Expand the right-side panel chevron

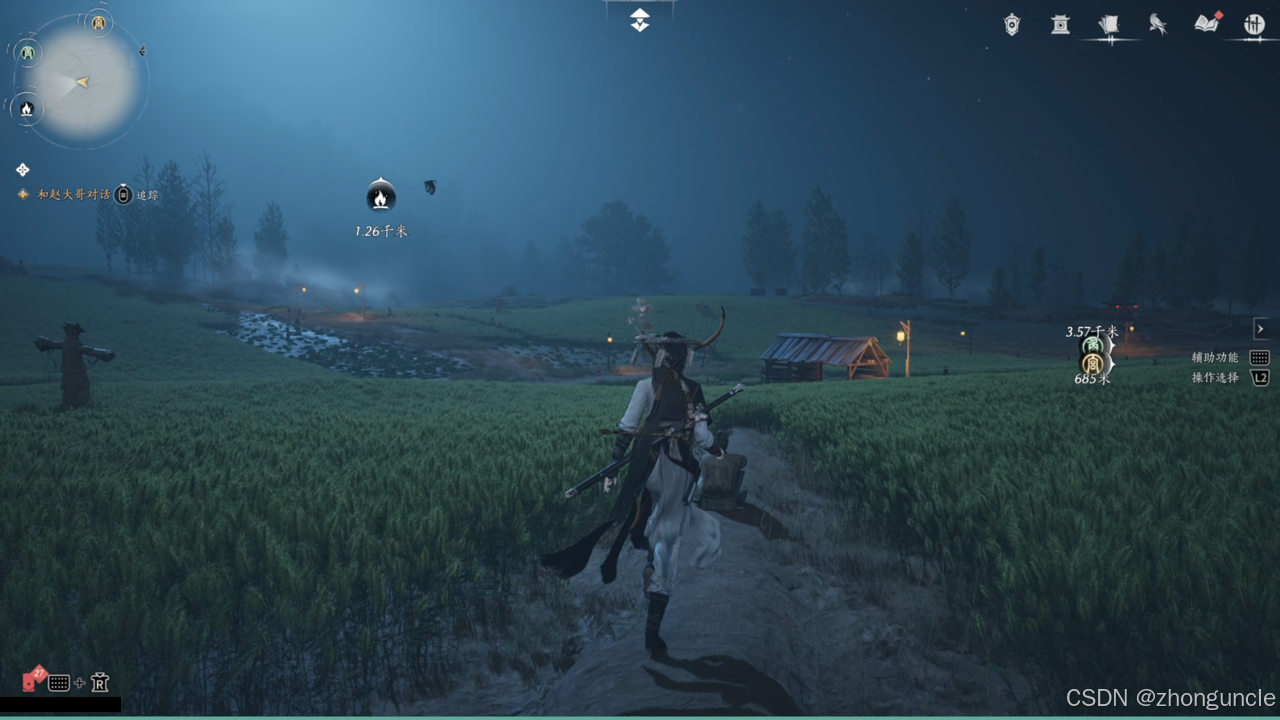click(x=1260, y=328)
